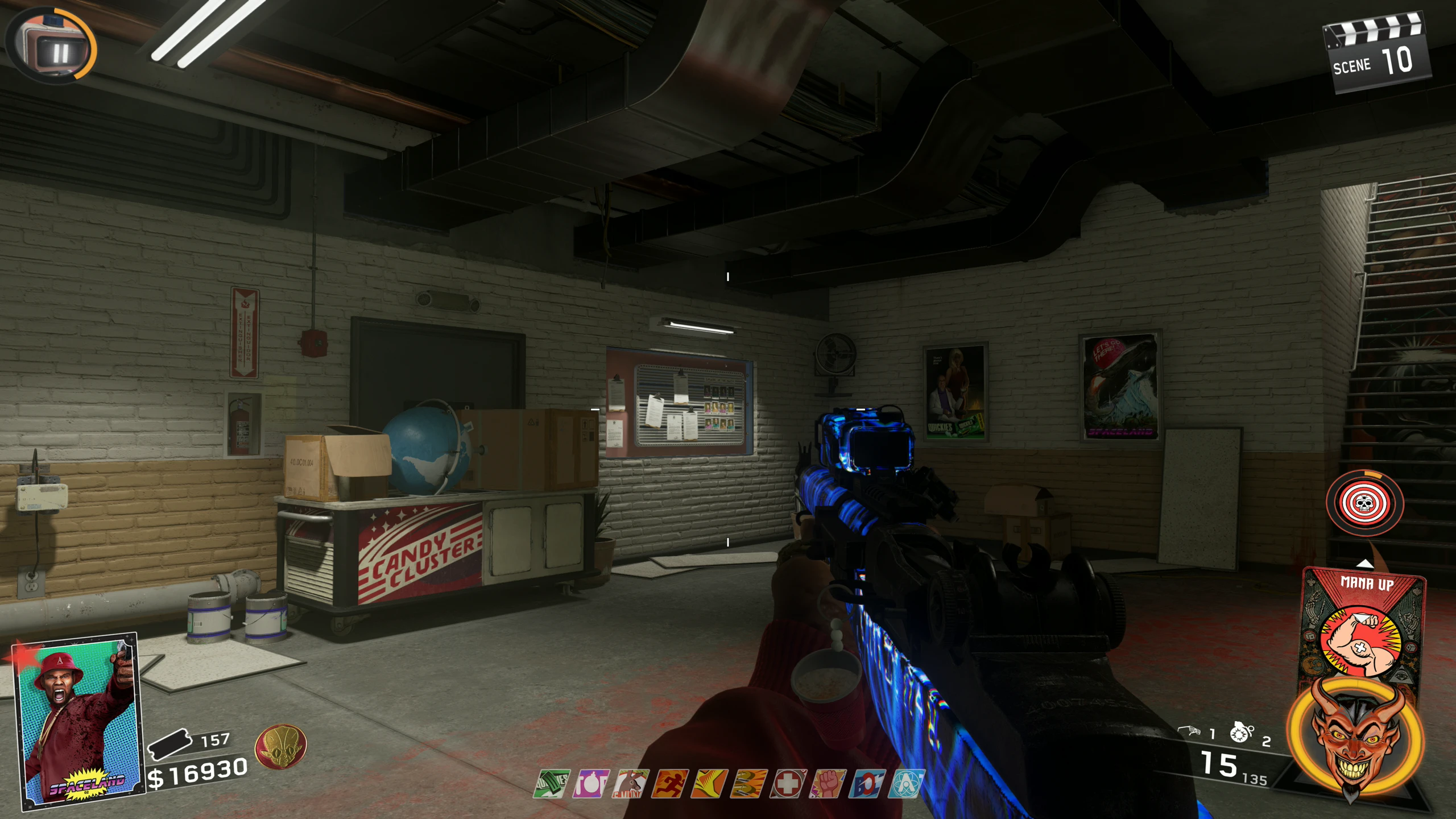Select the atom symbol perk icon
Viewport: 1456px width, 819px height.
[906, 784]
